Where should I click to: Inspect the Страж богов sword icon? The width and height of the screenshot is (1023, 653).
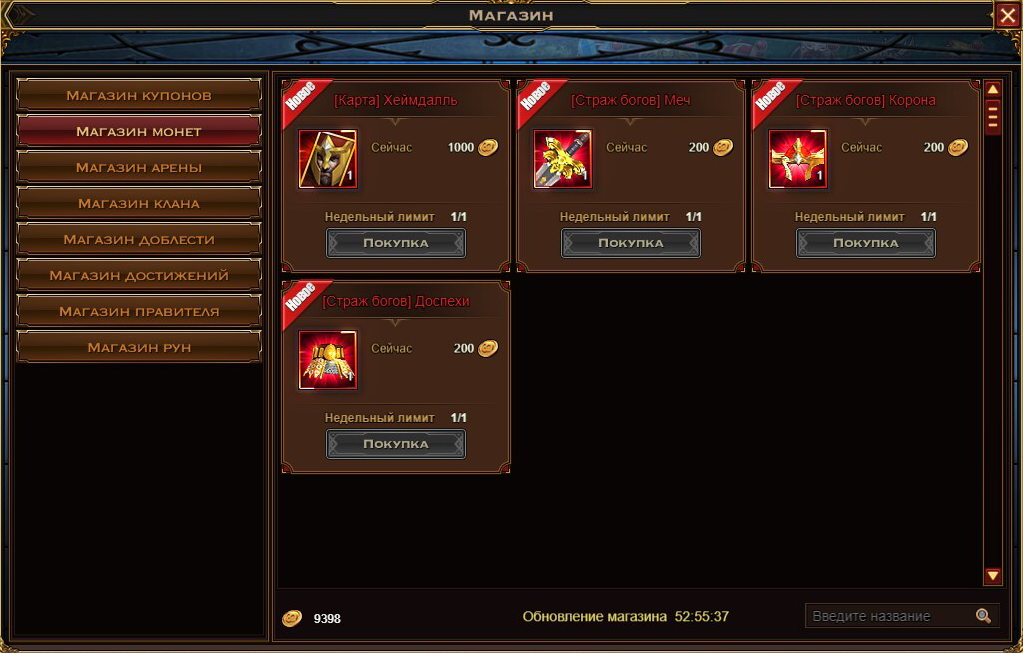coord(563,159)
